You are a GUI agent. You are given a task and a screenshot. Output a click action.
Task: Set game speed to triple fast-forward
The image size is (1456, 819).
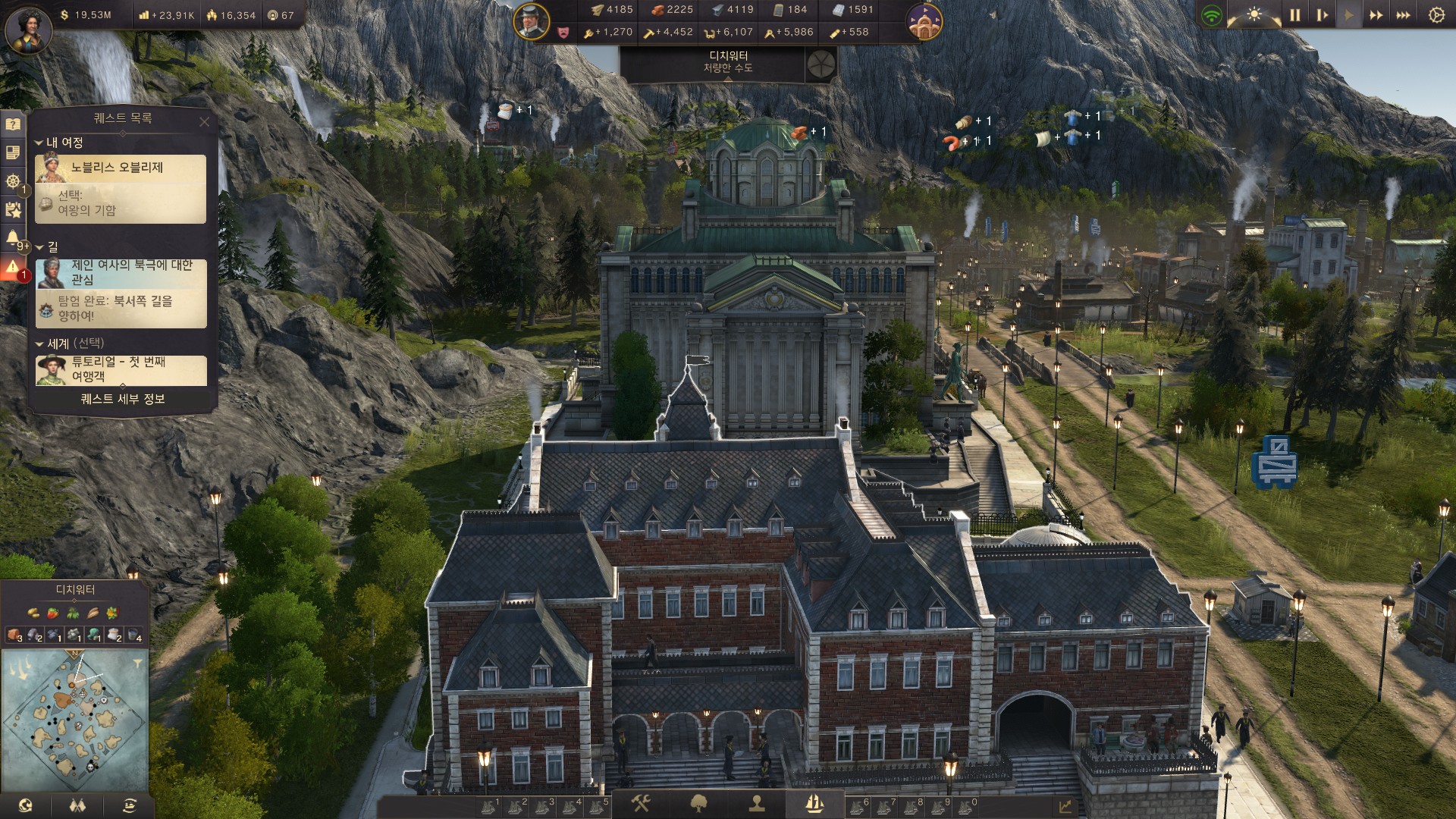click(1403, 15)
